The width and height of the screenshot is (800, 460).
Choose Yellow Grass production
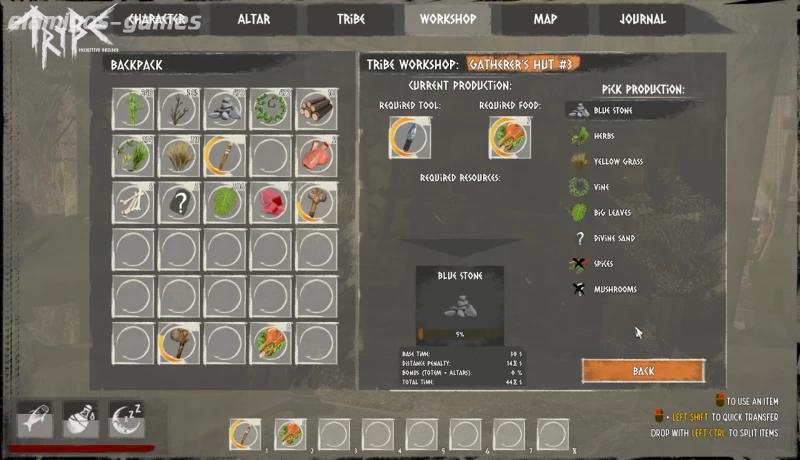click(x=615, y=161)
